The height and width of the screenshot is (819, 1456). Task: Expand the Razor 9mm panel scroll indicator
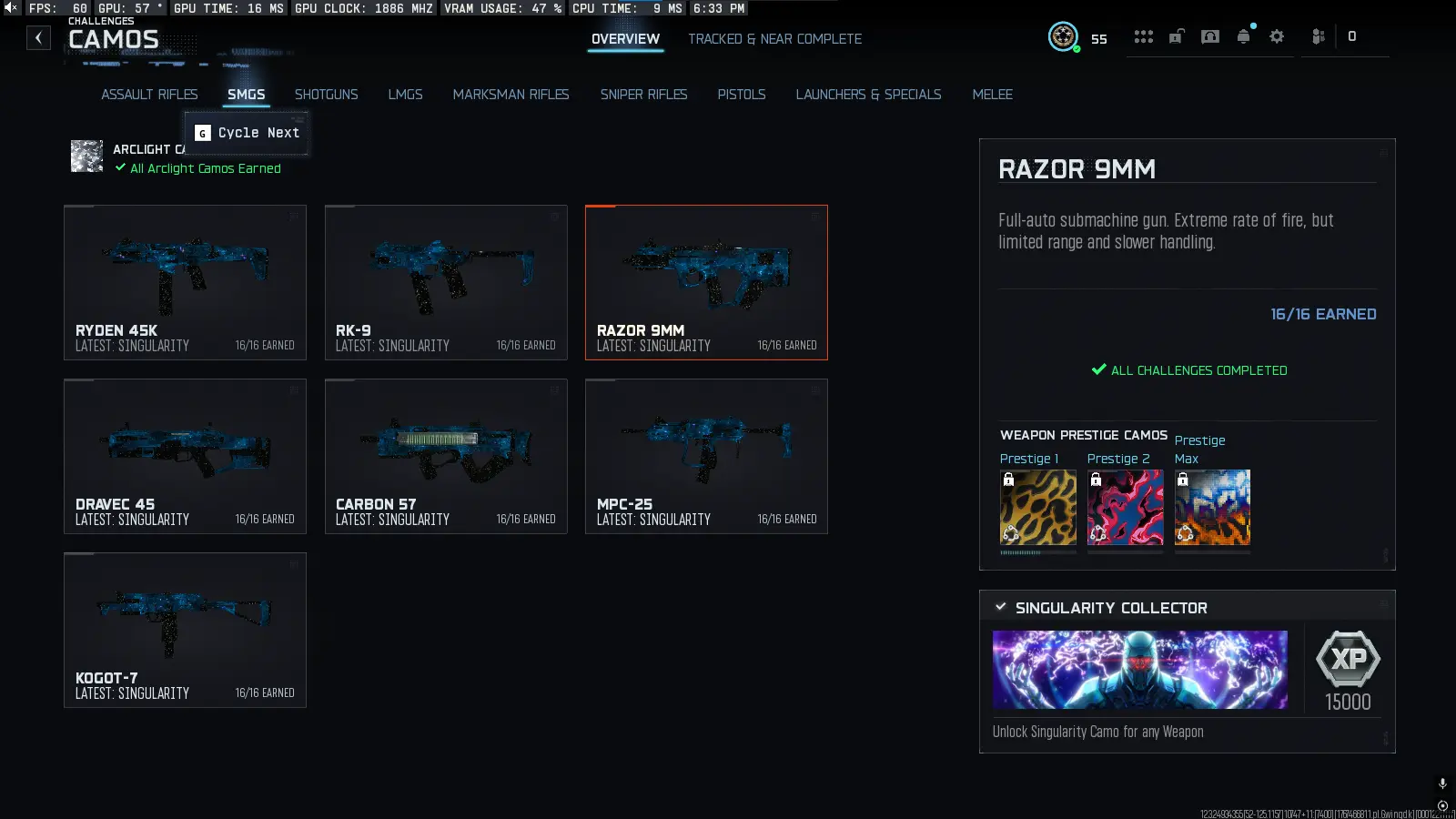click(1387, 553)
